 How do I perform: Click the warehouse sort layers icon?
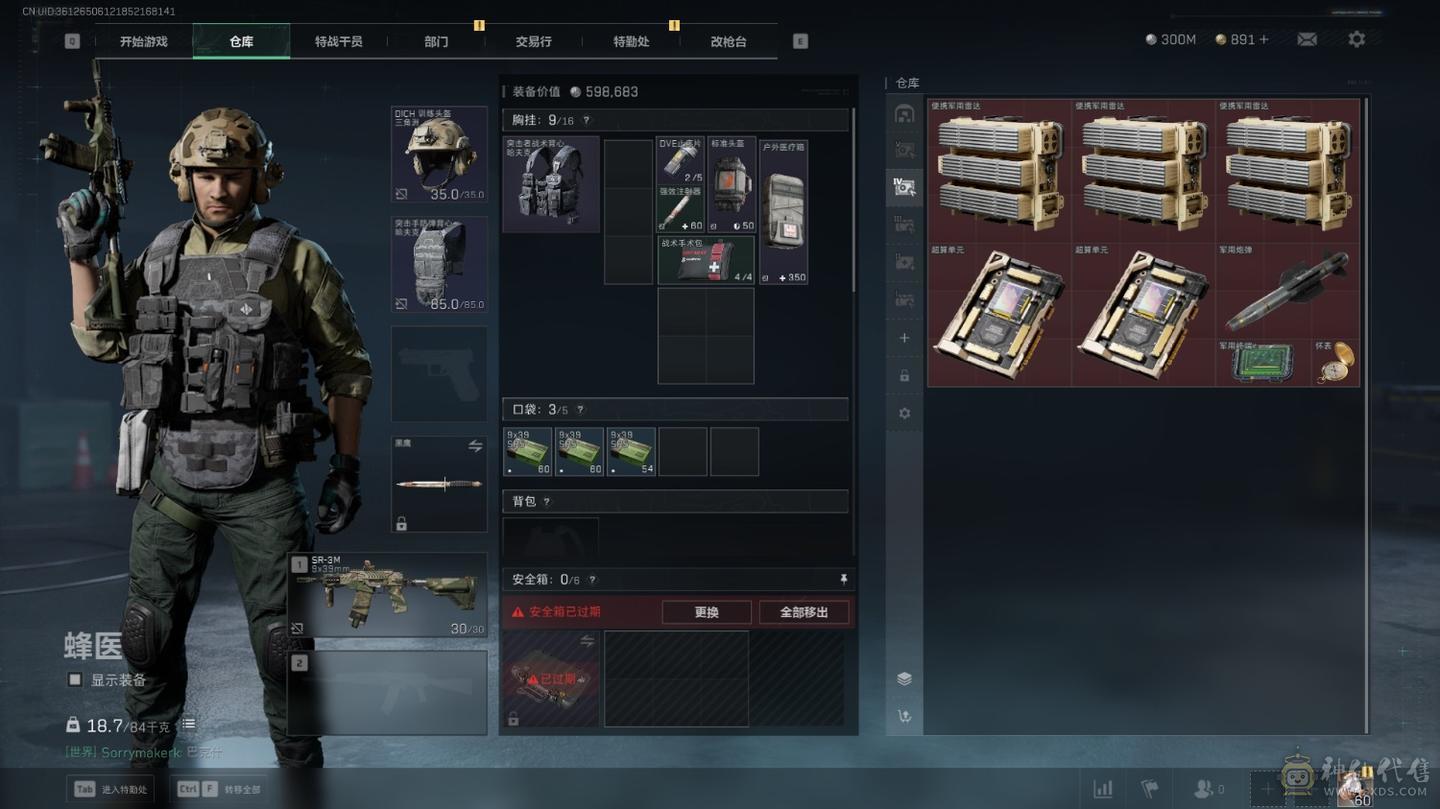(904, 679)
